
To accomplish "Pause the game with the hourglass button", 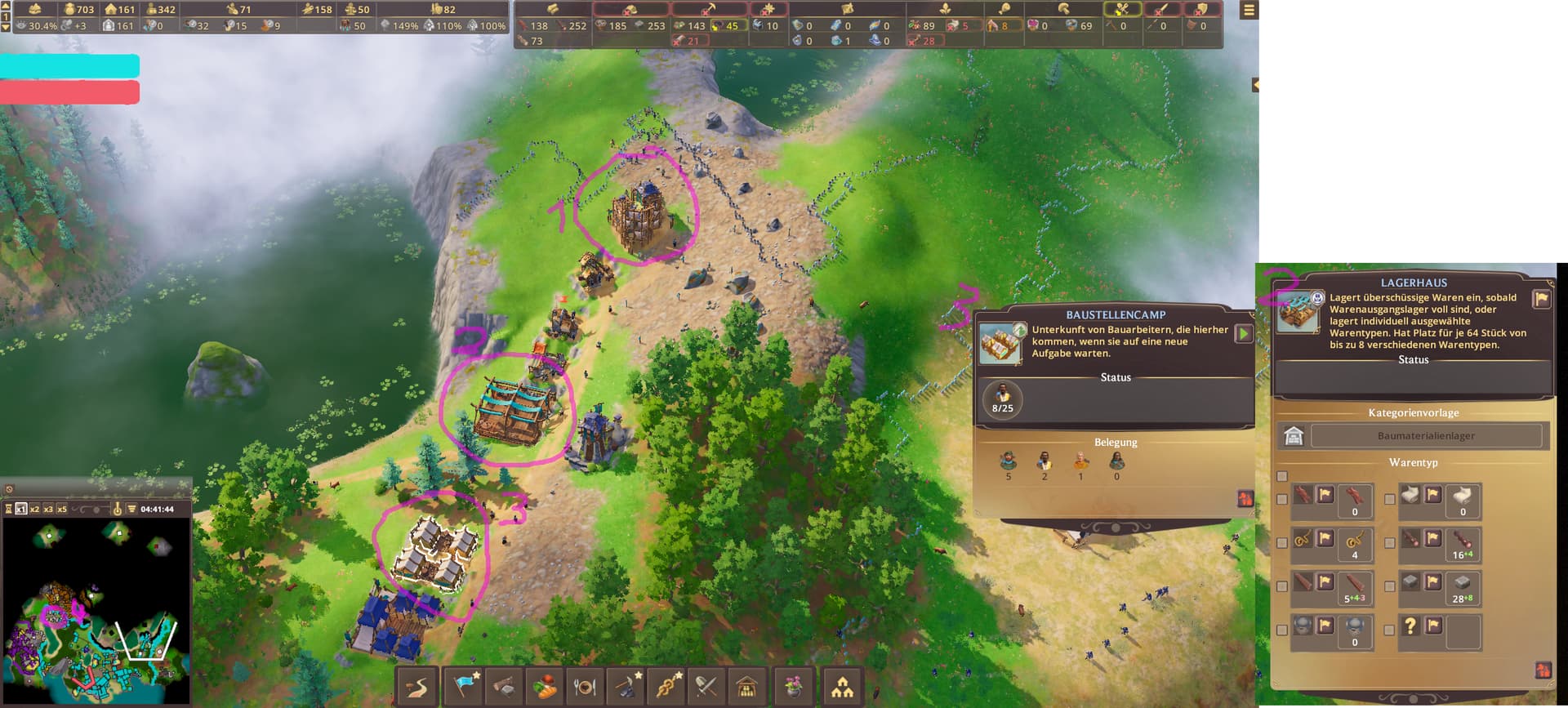I will coord(8,509).
